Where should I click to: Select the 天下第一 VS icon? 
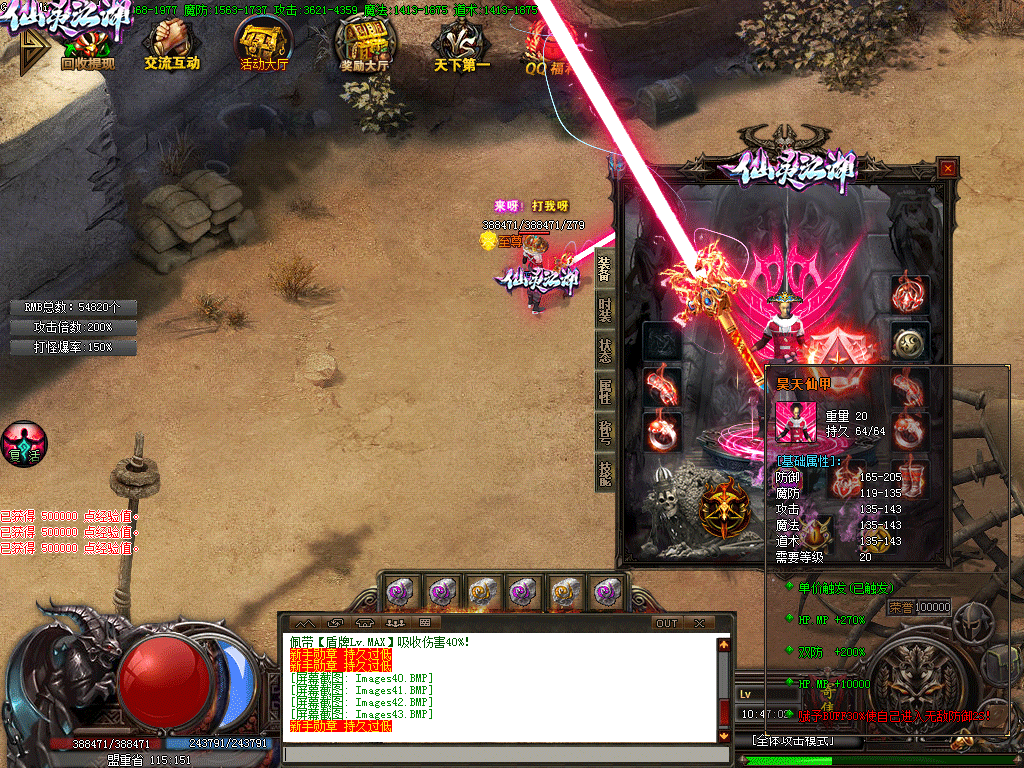462,46
